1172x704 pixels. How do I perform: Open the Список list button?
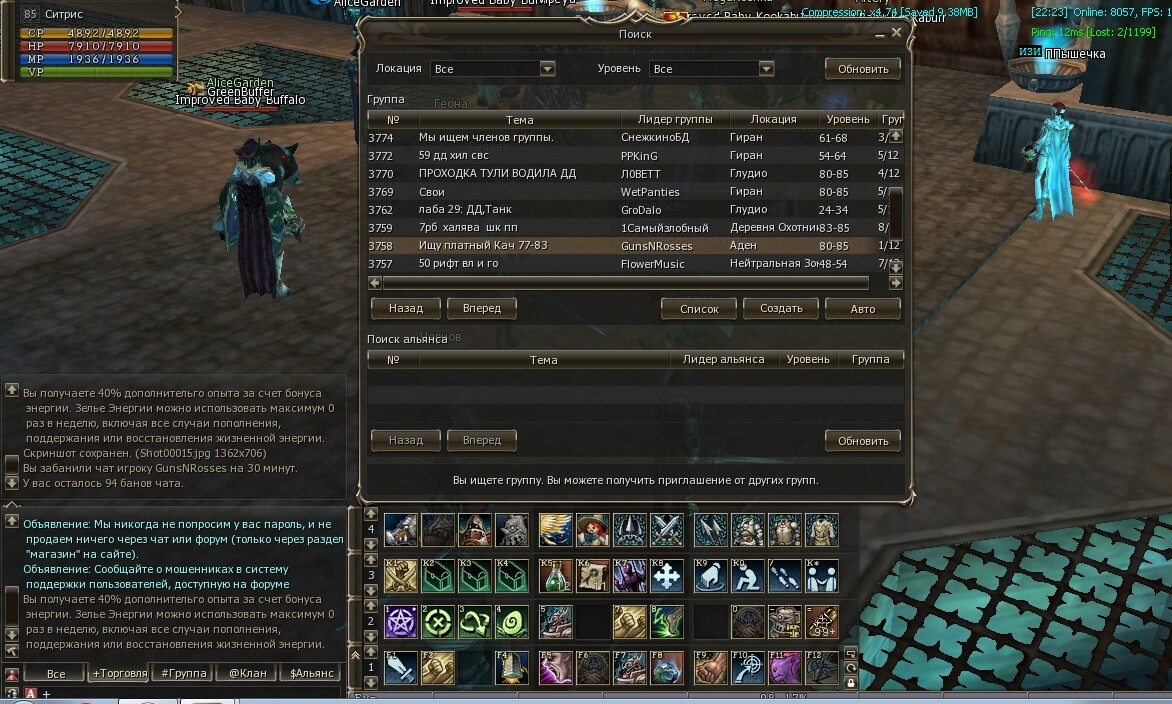click(x=699, y=309)
